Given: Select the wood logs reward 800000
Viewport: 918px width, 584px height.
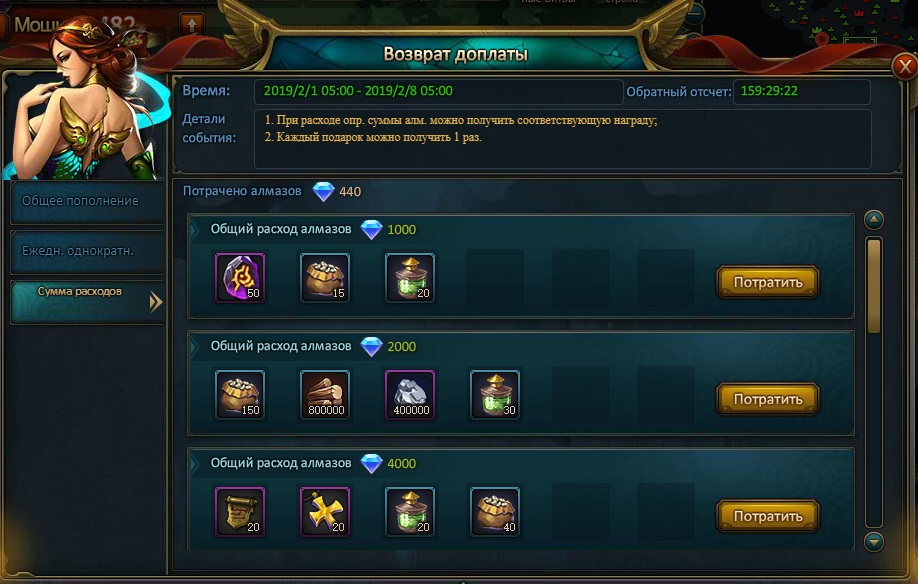Looking at the screenshot, I should (325, 395).
